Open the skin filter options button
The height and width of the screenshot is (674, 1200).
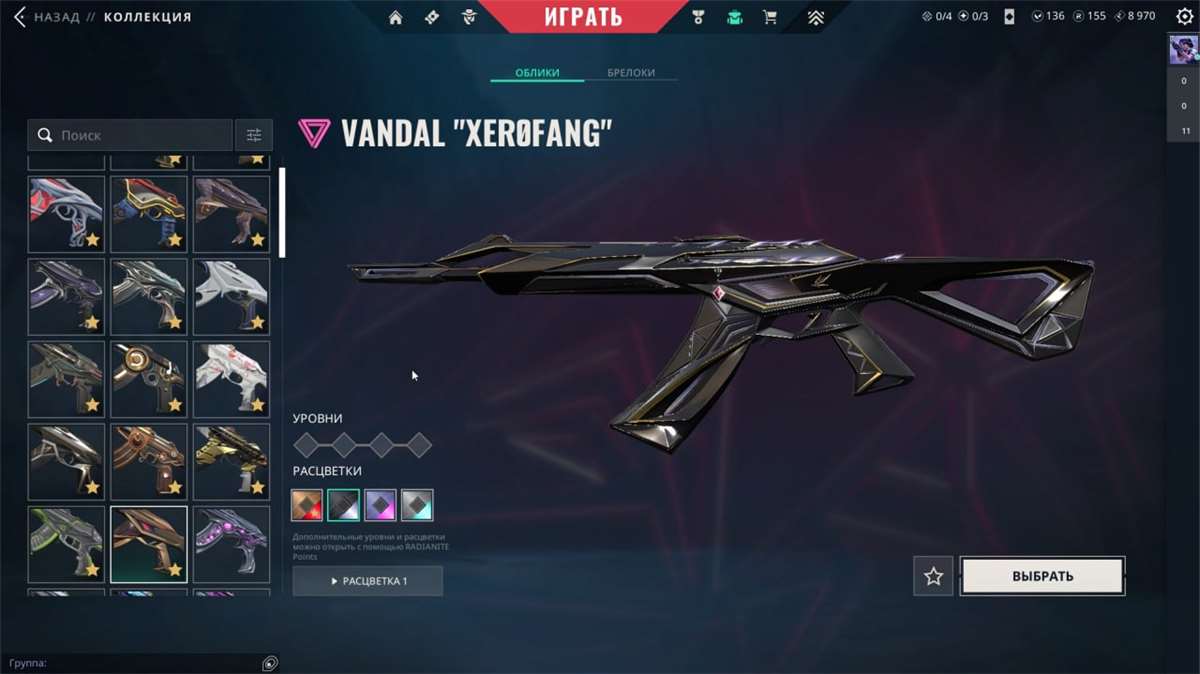tap(254, 135)
